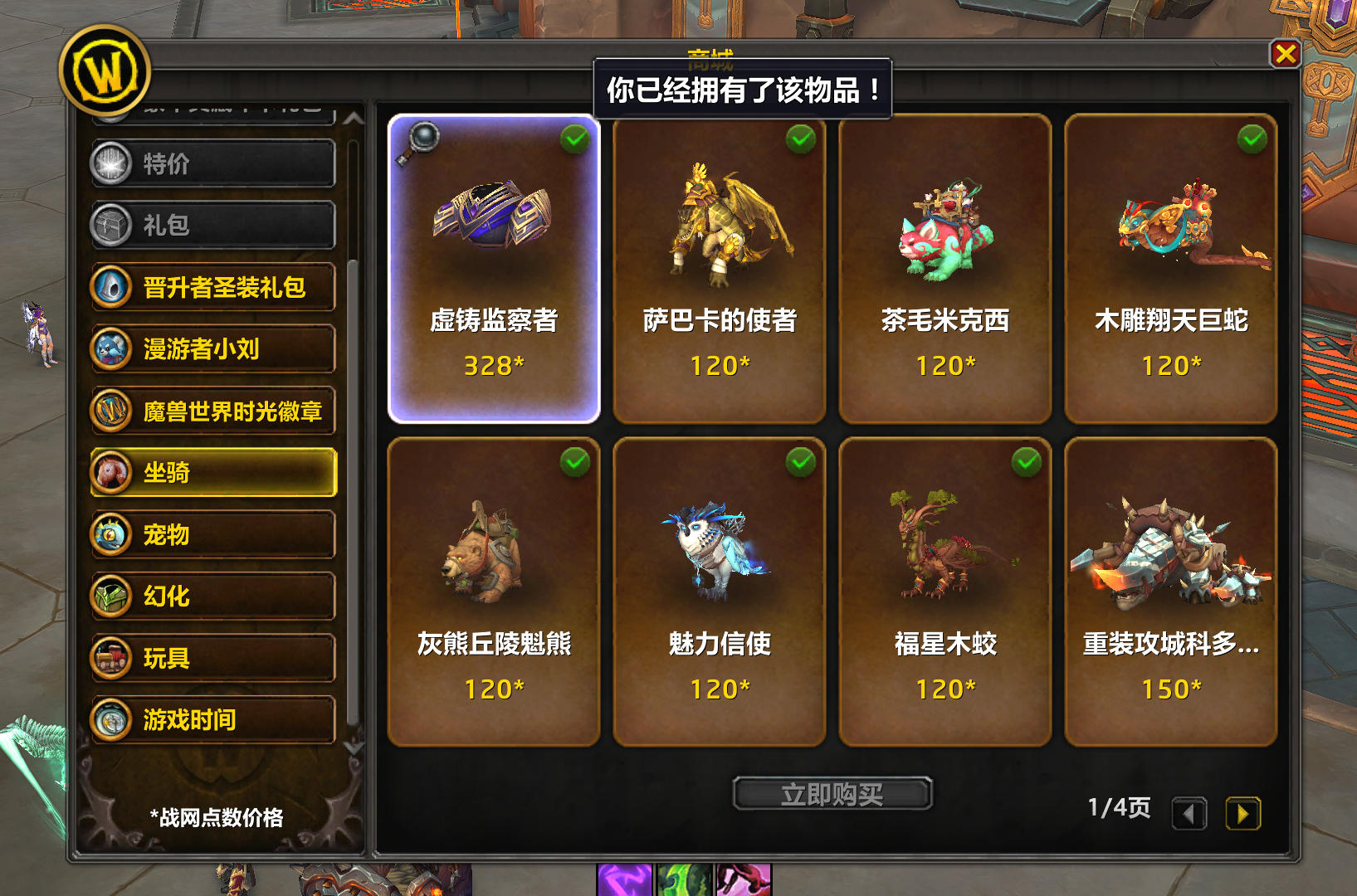This screenshot has width=1357, height=896.
Task: Click the 幻化 transmog category icon
Action: click(x=113, y=596)
